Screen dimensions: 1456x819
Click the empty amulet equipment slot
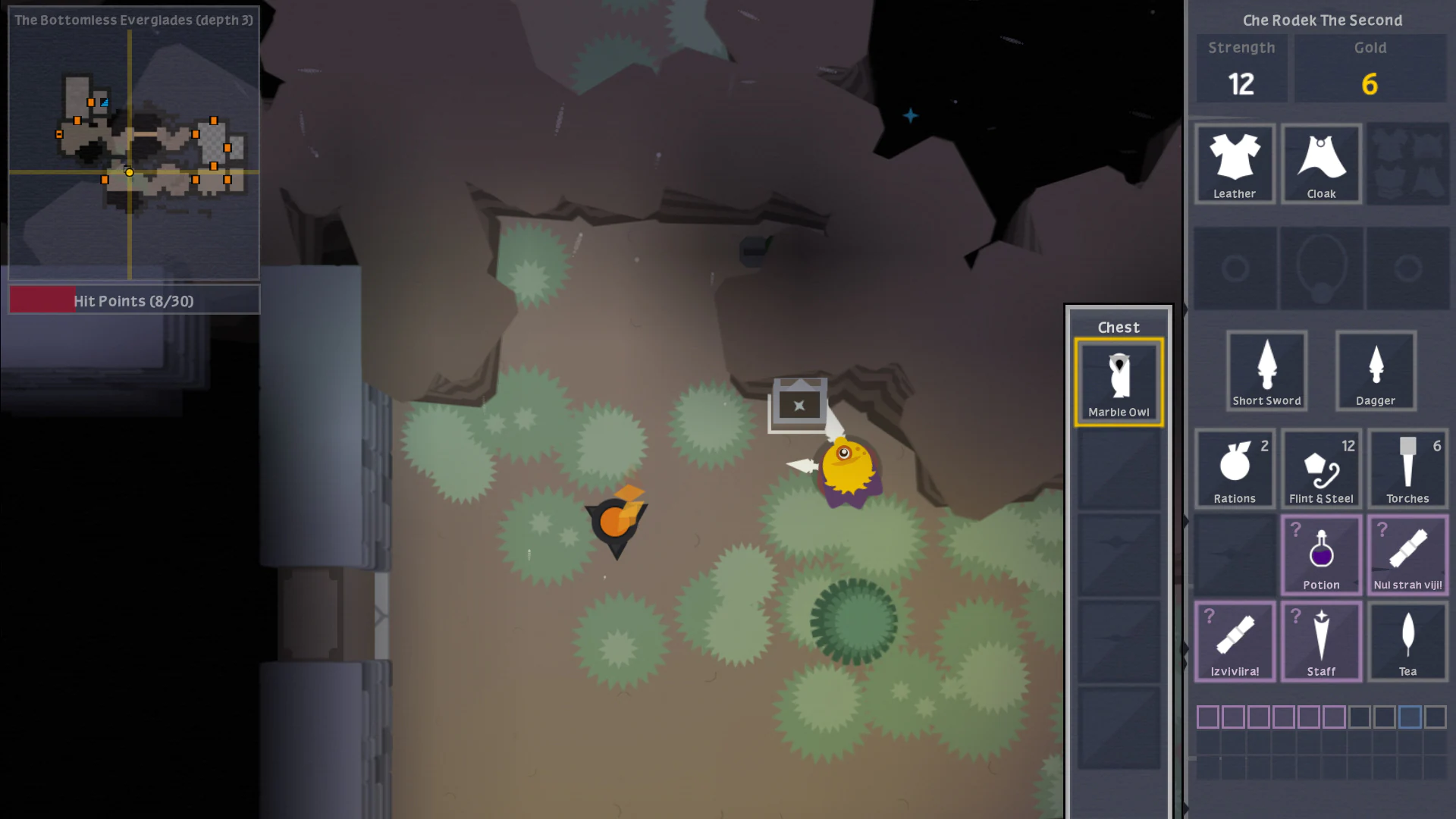[x=1321, y=268]
